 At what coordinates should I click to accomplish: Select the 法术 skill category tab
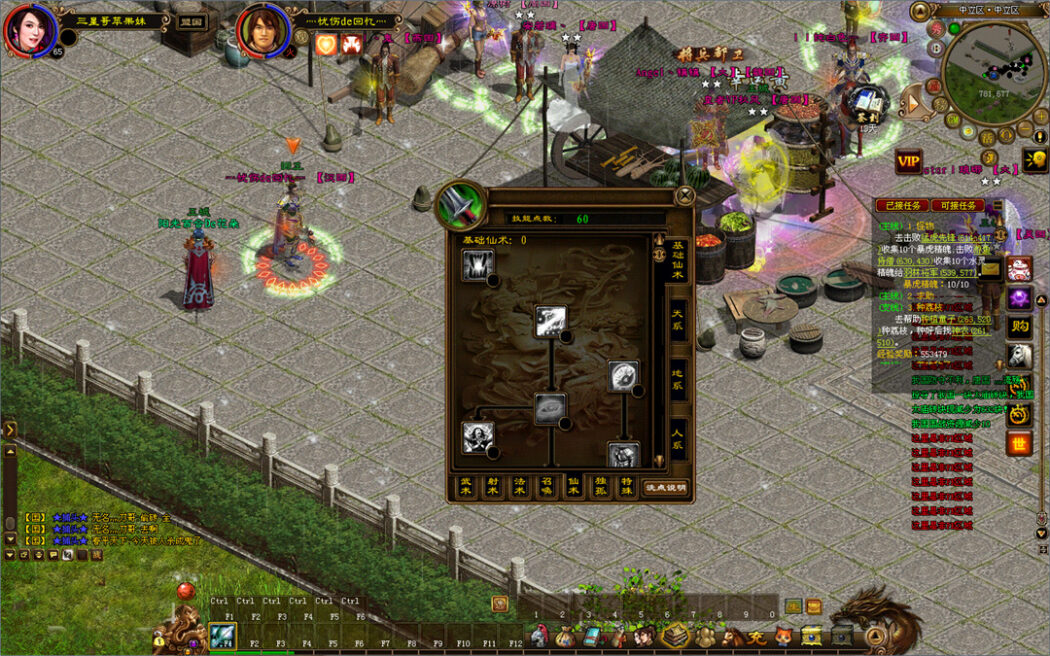(x=519, y=488)
